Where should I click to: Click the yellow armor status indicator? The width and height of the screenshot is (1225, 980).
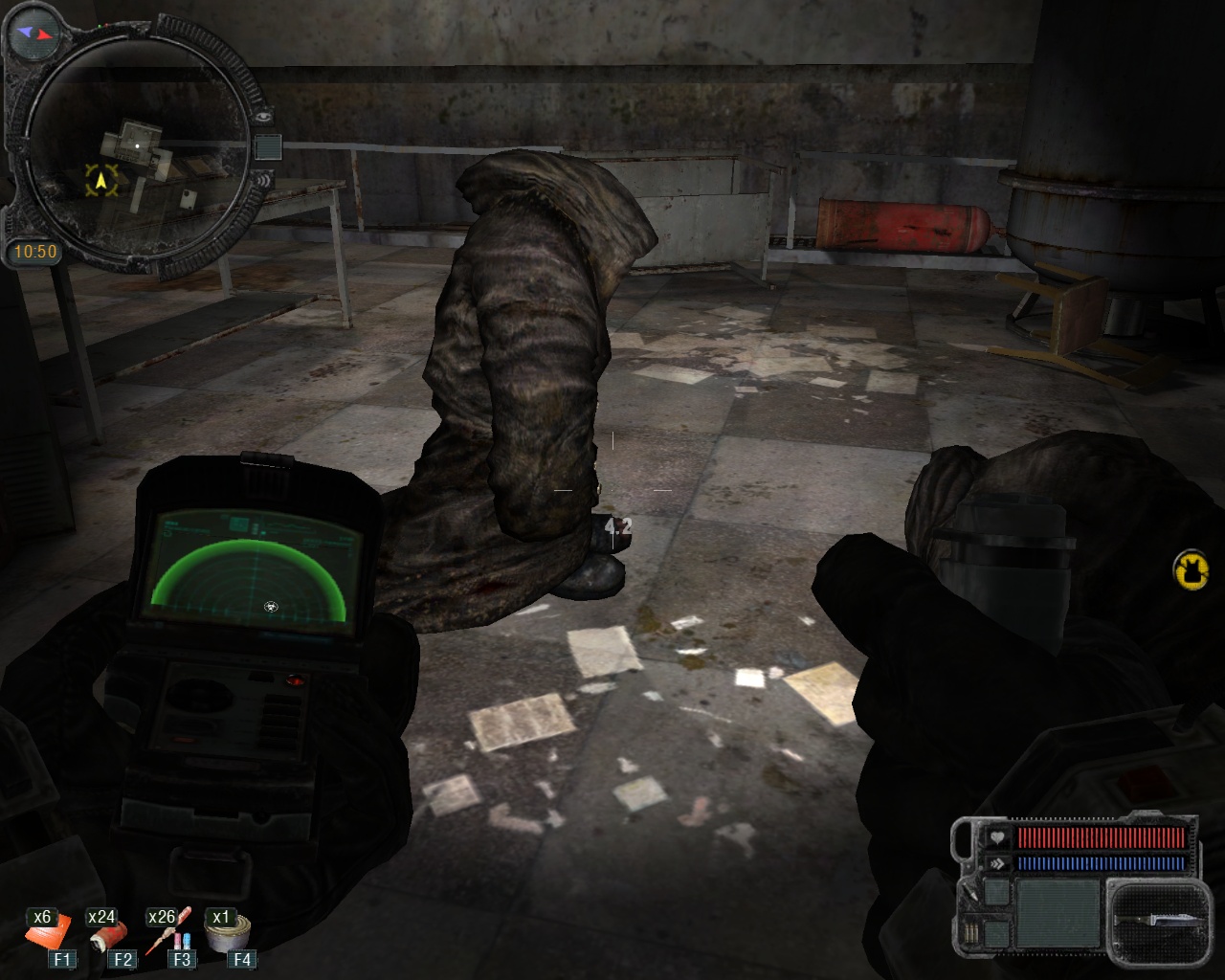tap(1191, 570)
